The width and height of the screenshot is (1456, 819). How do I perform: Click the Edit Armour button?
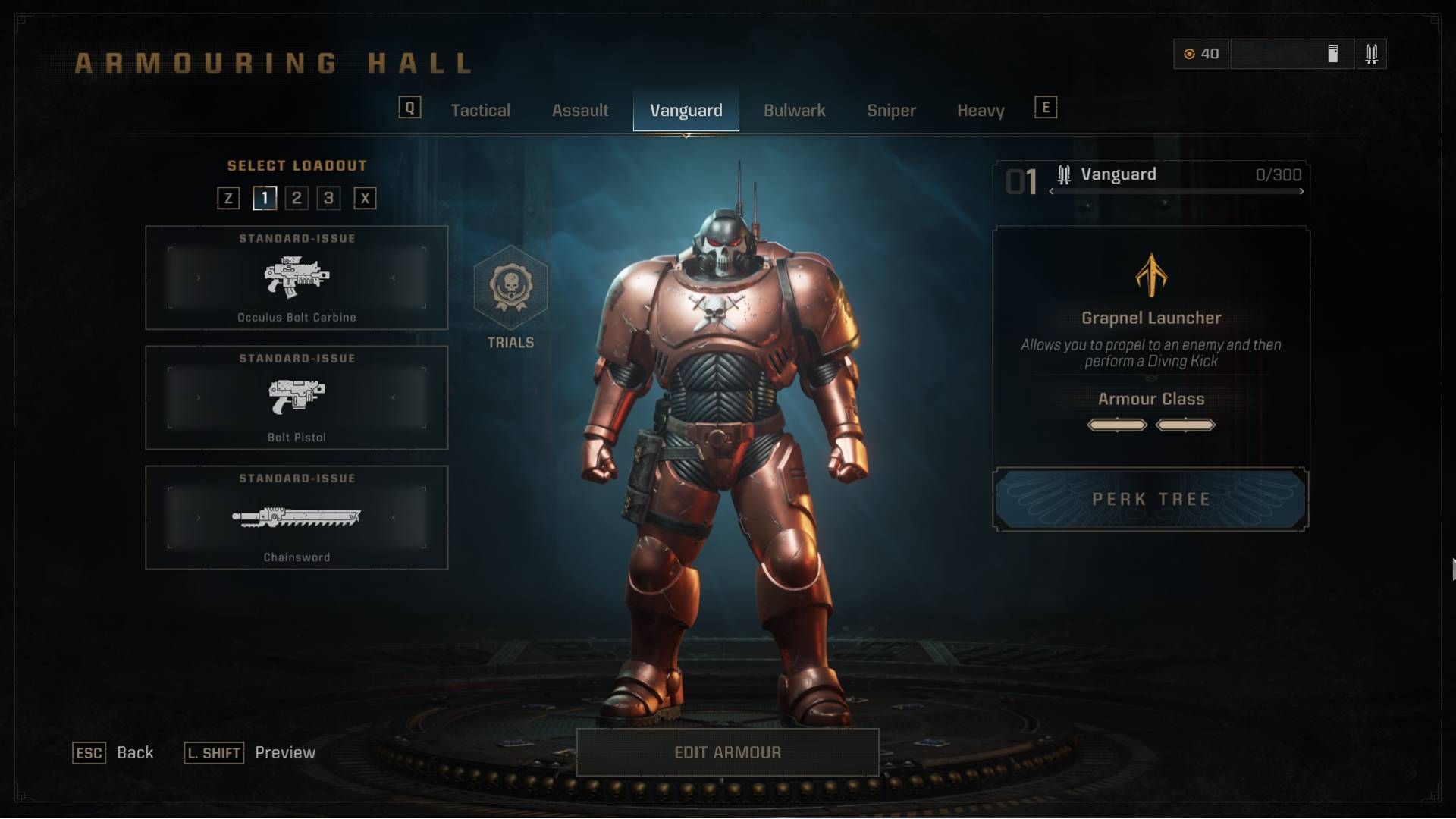[x=727, y=752]
